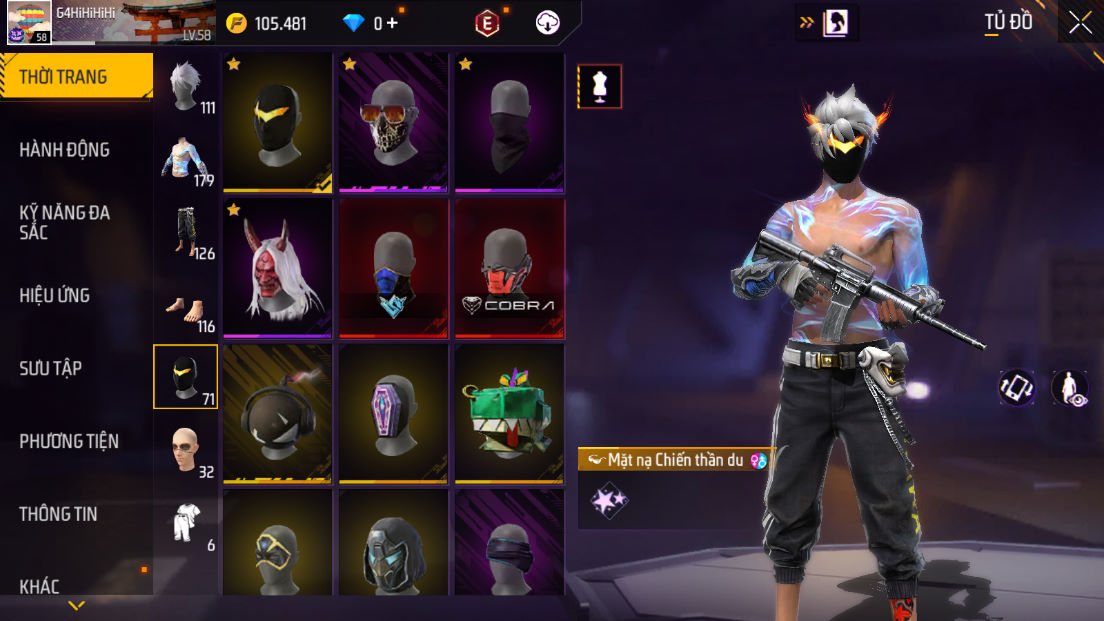Open the Phương Tiện section
The height and width of the screenshot is (621, 1104).
click(69, 441)
